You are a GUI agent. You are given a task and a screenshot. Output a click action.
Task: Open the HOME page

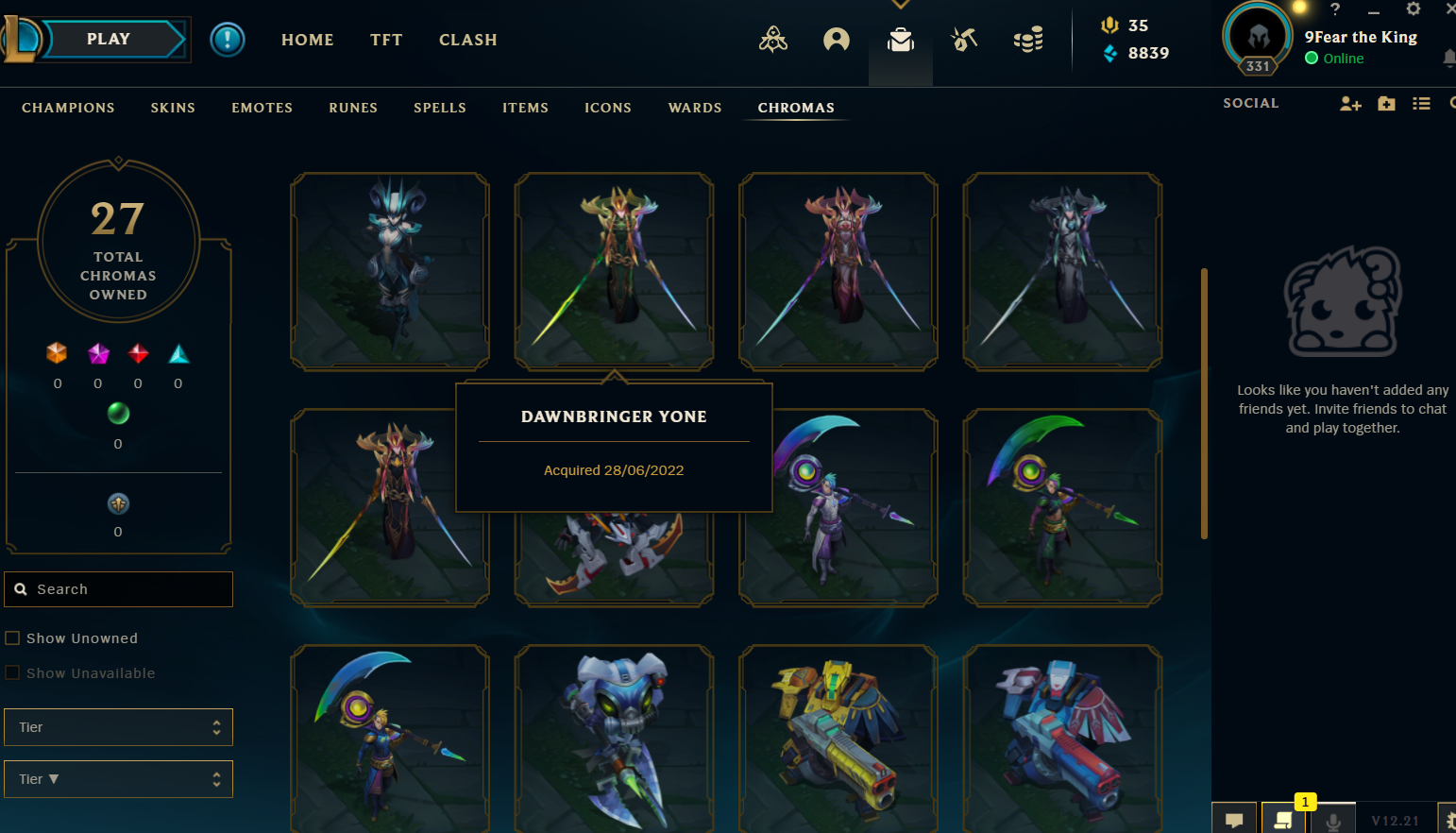pyautogui.click(x=308, y=40)
